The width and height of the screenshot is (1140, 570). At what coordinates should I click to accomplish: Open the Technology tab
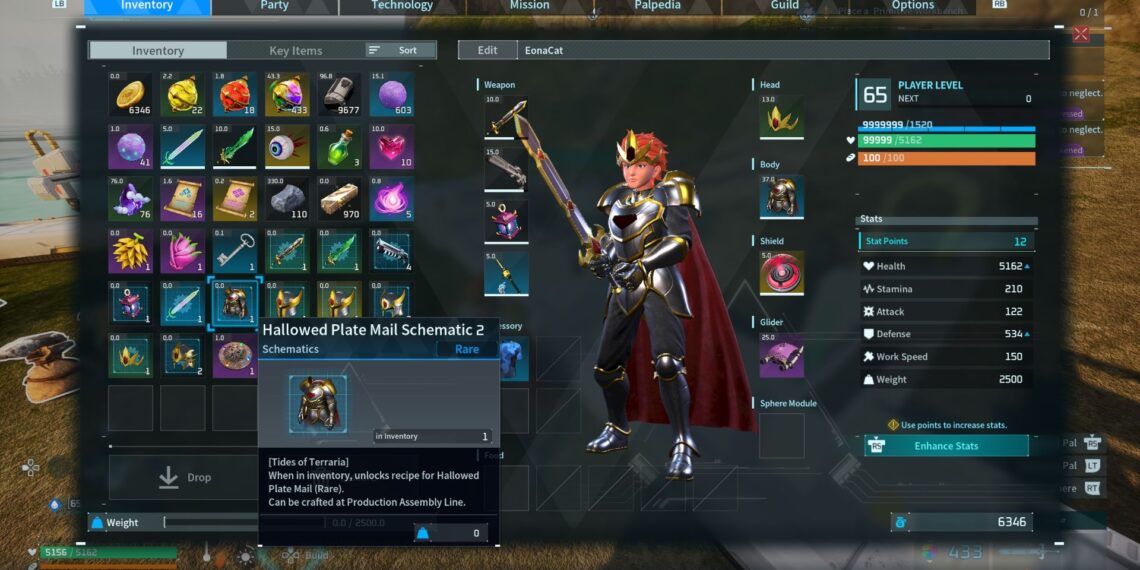[x=402, y=6]
